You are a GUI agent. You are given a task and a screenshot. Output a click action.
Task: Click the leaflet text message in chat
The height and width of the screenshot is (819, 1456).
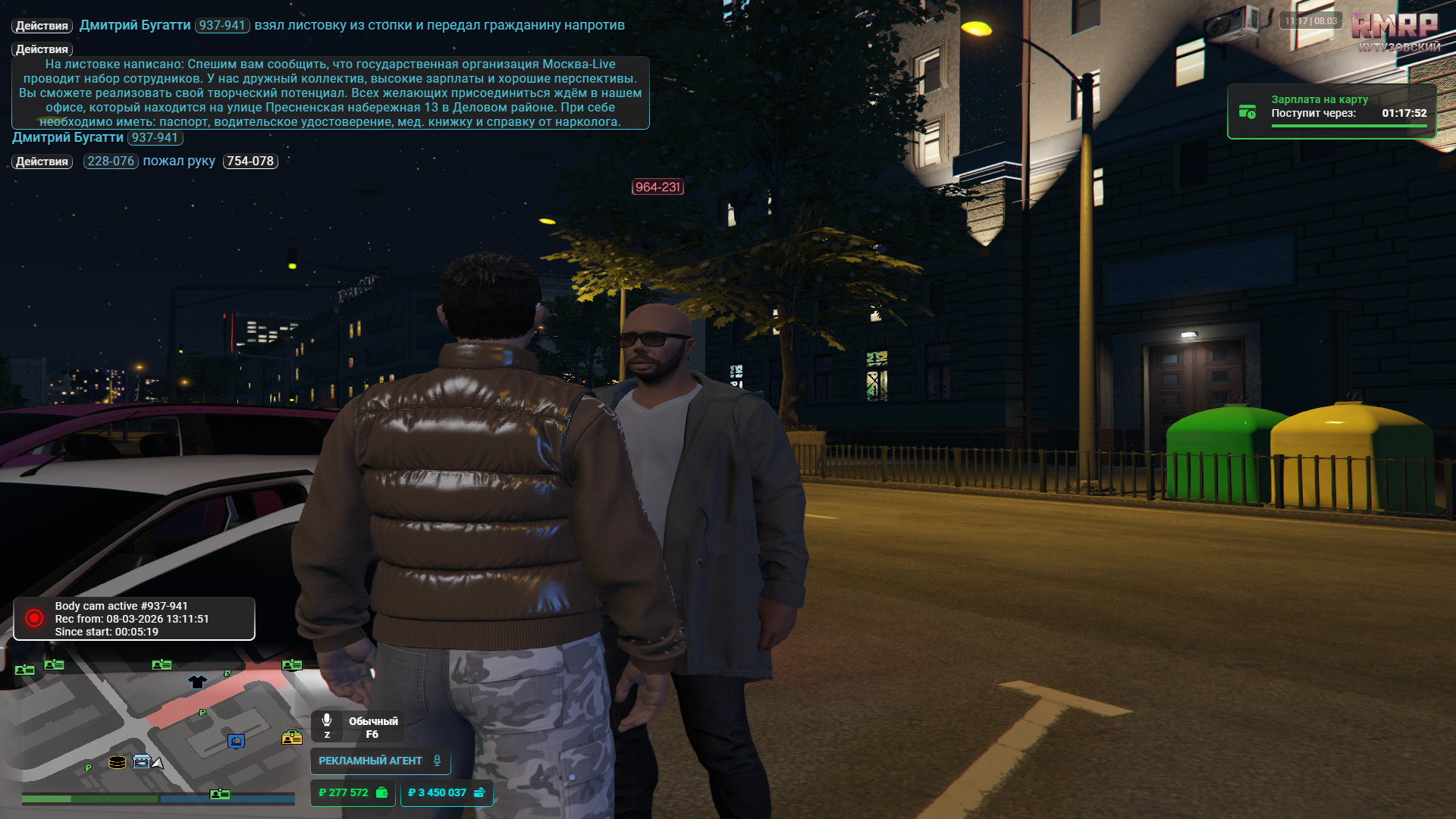330,93
